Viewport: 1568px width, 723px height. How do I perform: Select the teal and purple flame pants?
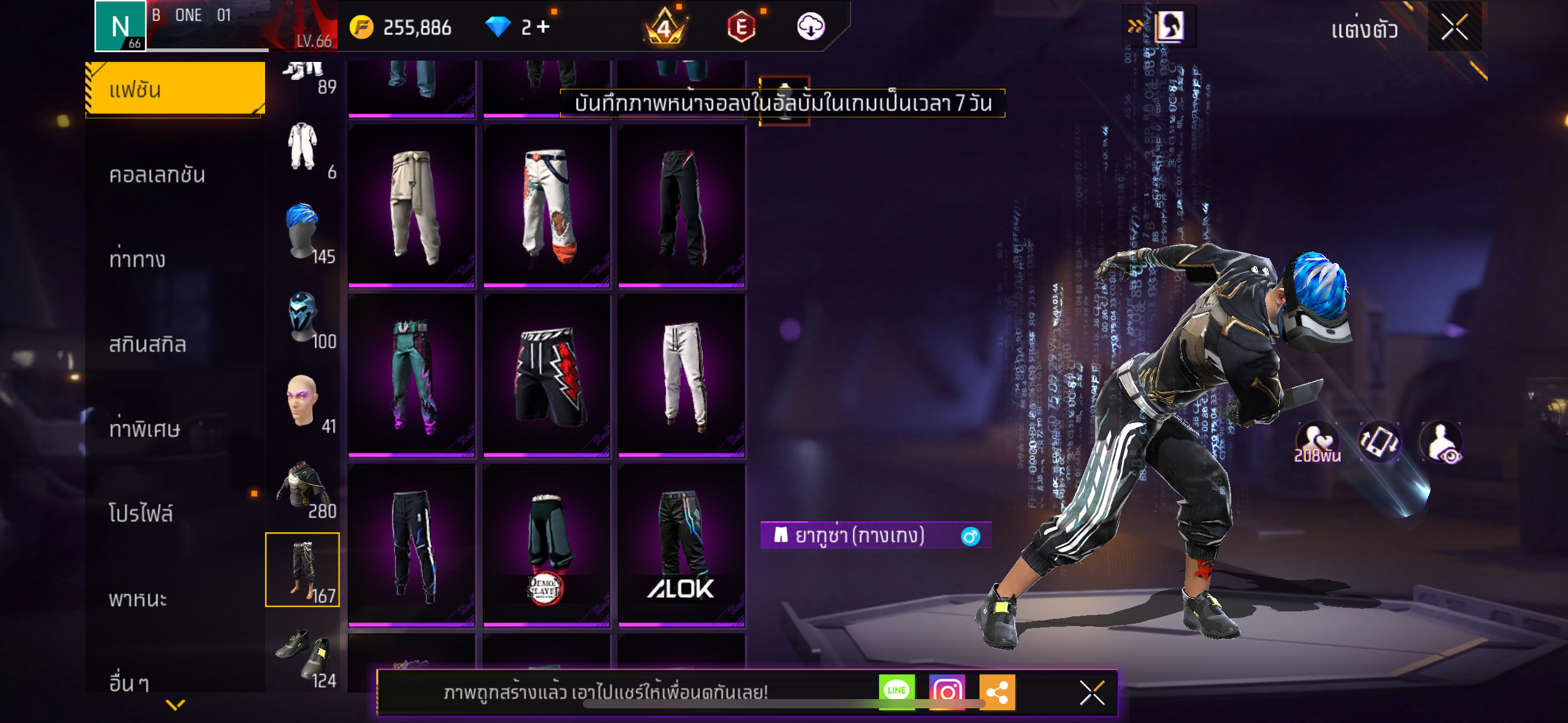412,375
